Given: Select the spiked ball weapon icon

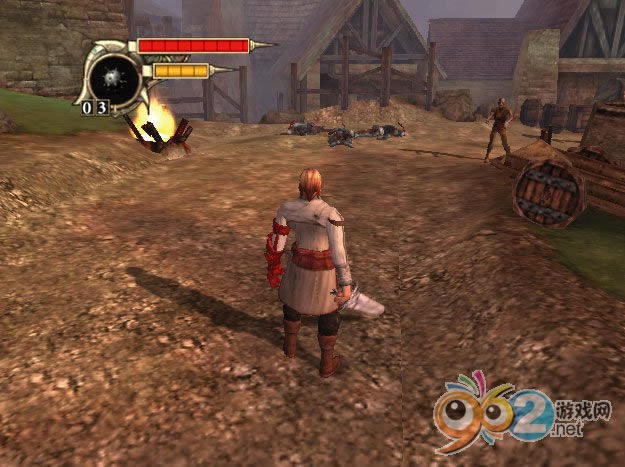Looking at the screenshot, I should tap(109, 75).
